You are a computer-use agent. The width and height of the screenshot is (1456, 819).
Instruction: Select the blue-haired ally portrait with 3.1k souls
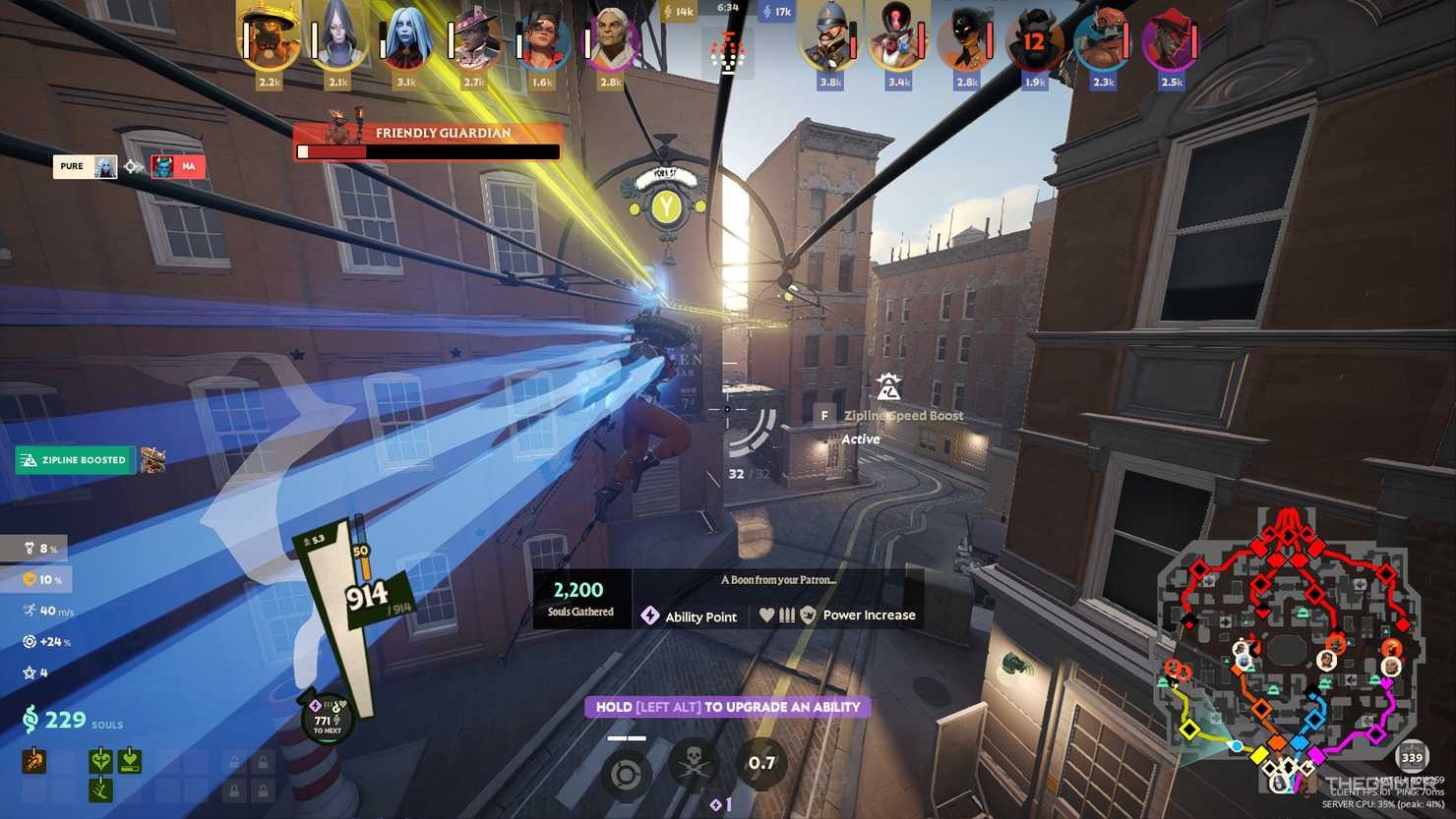click(404, 41)
